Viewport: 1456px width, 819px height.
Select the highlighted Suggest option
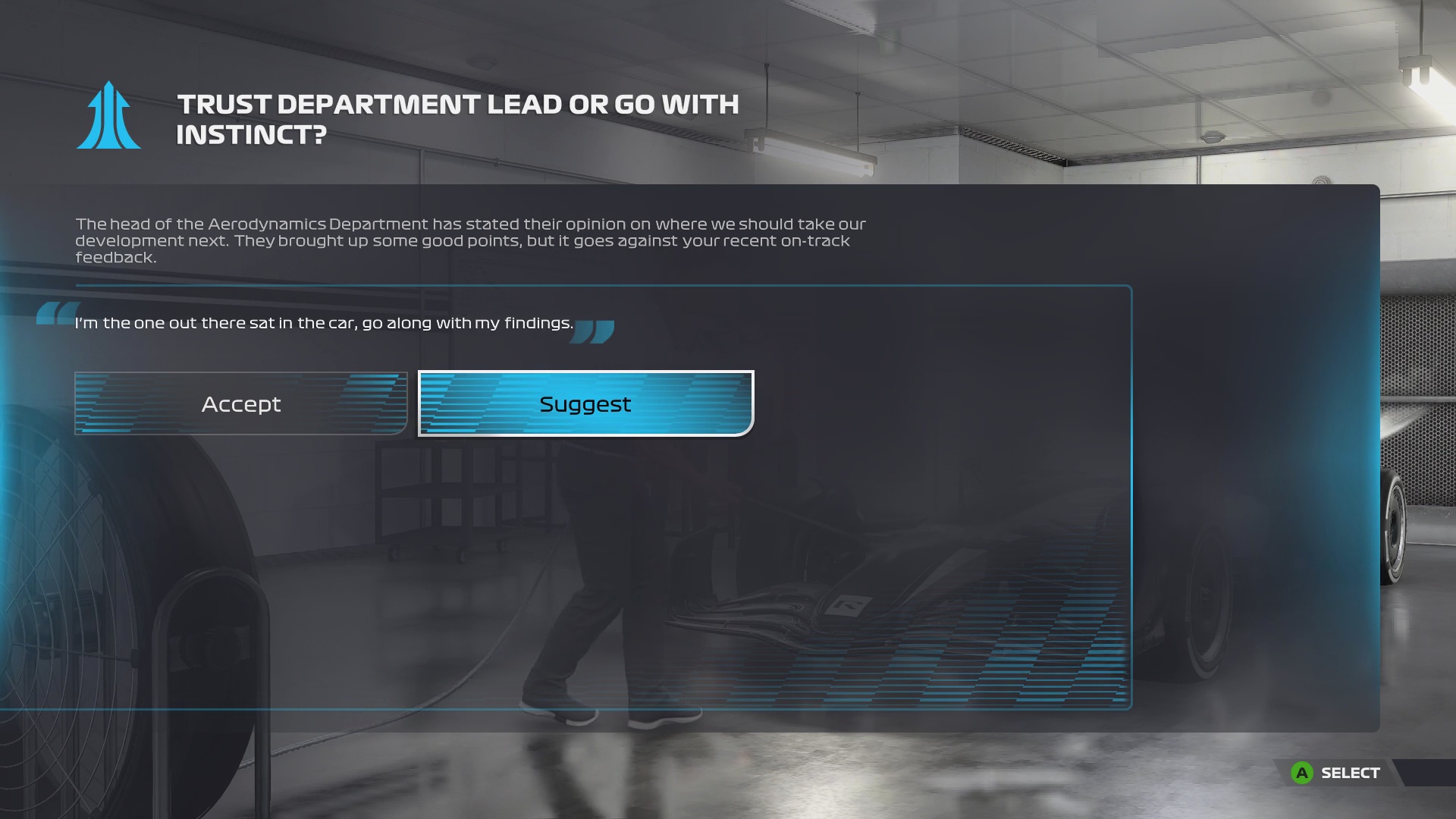pyautogui.click(x=585, y=403)
